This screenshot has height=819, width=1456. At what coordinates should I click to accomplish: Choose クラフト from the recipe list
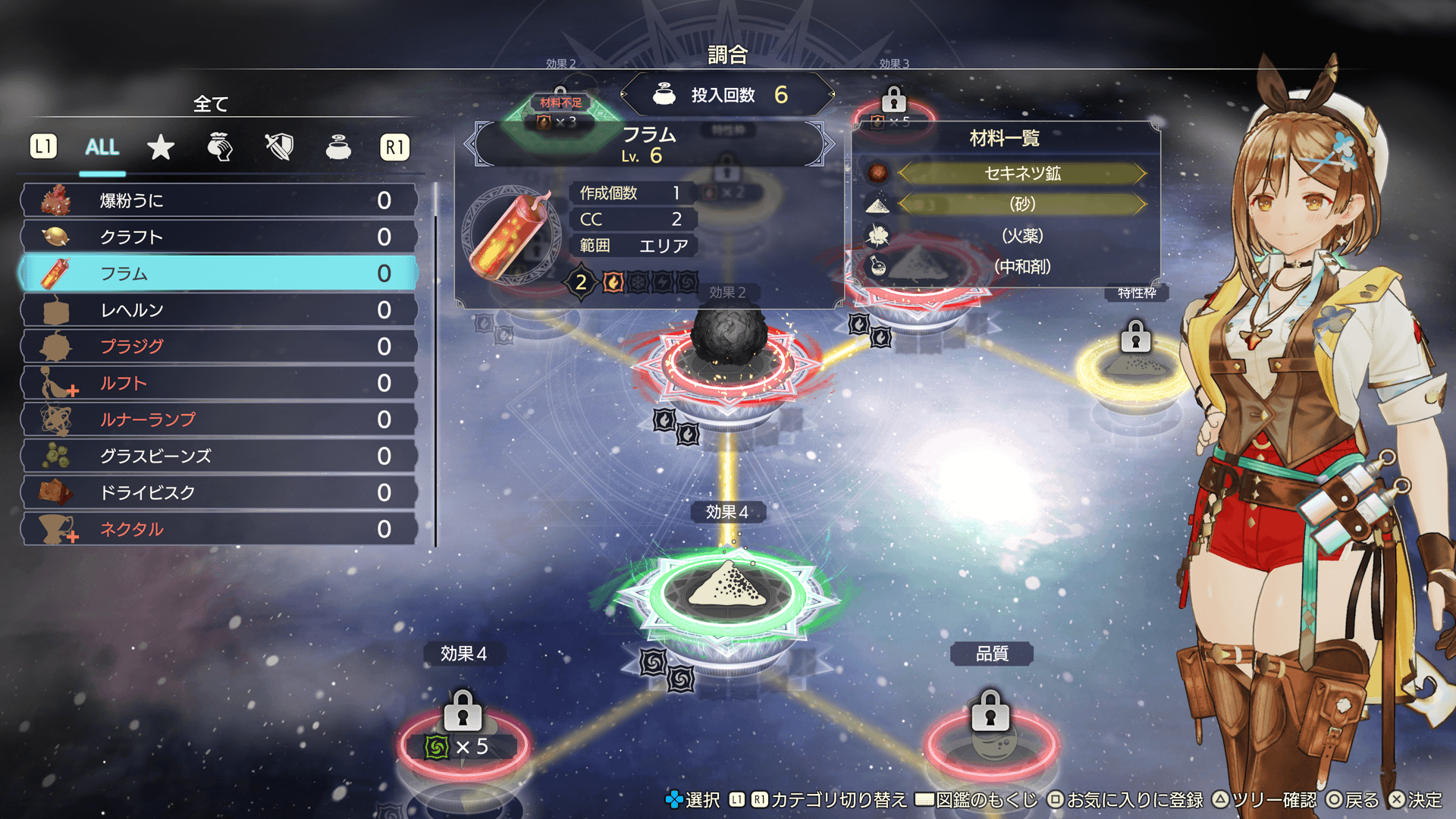pyautogui.click(x=220, y=237)
